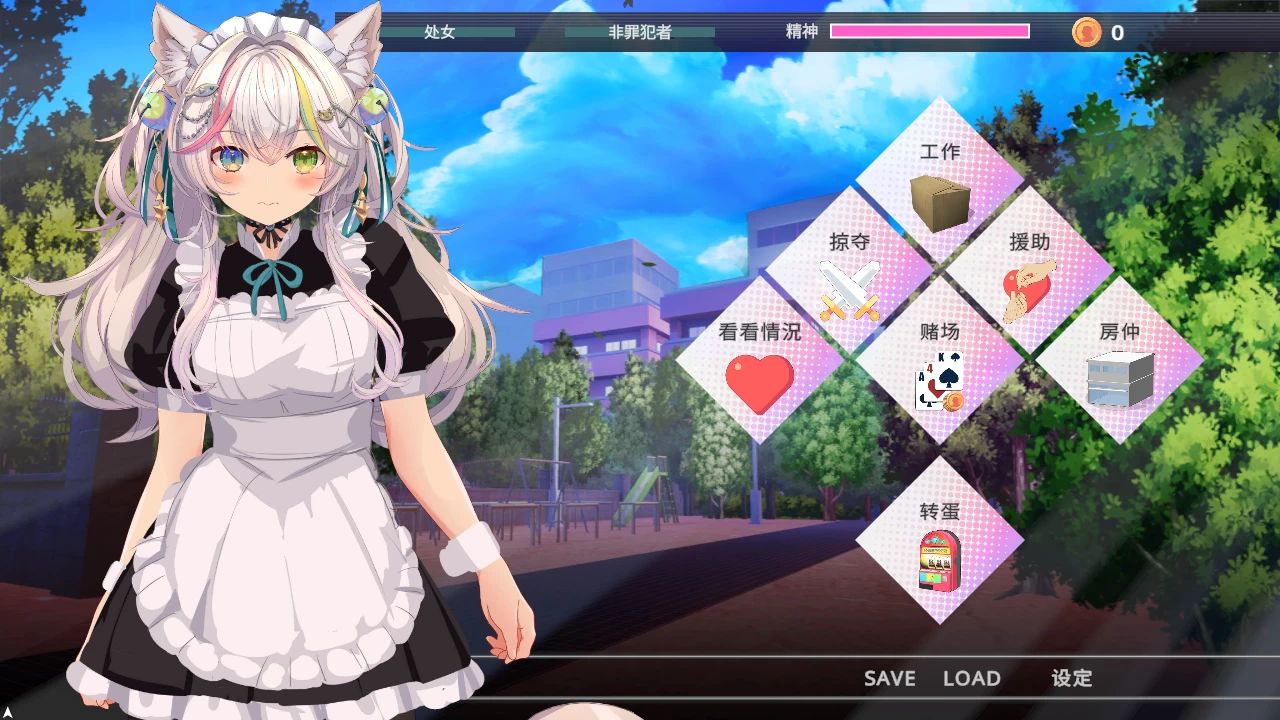
Task: Open the 援助 helping hand icon
Action: 1028,287
